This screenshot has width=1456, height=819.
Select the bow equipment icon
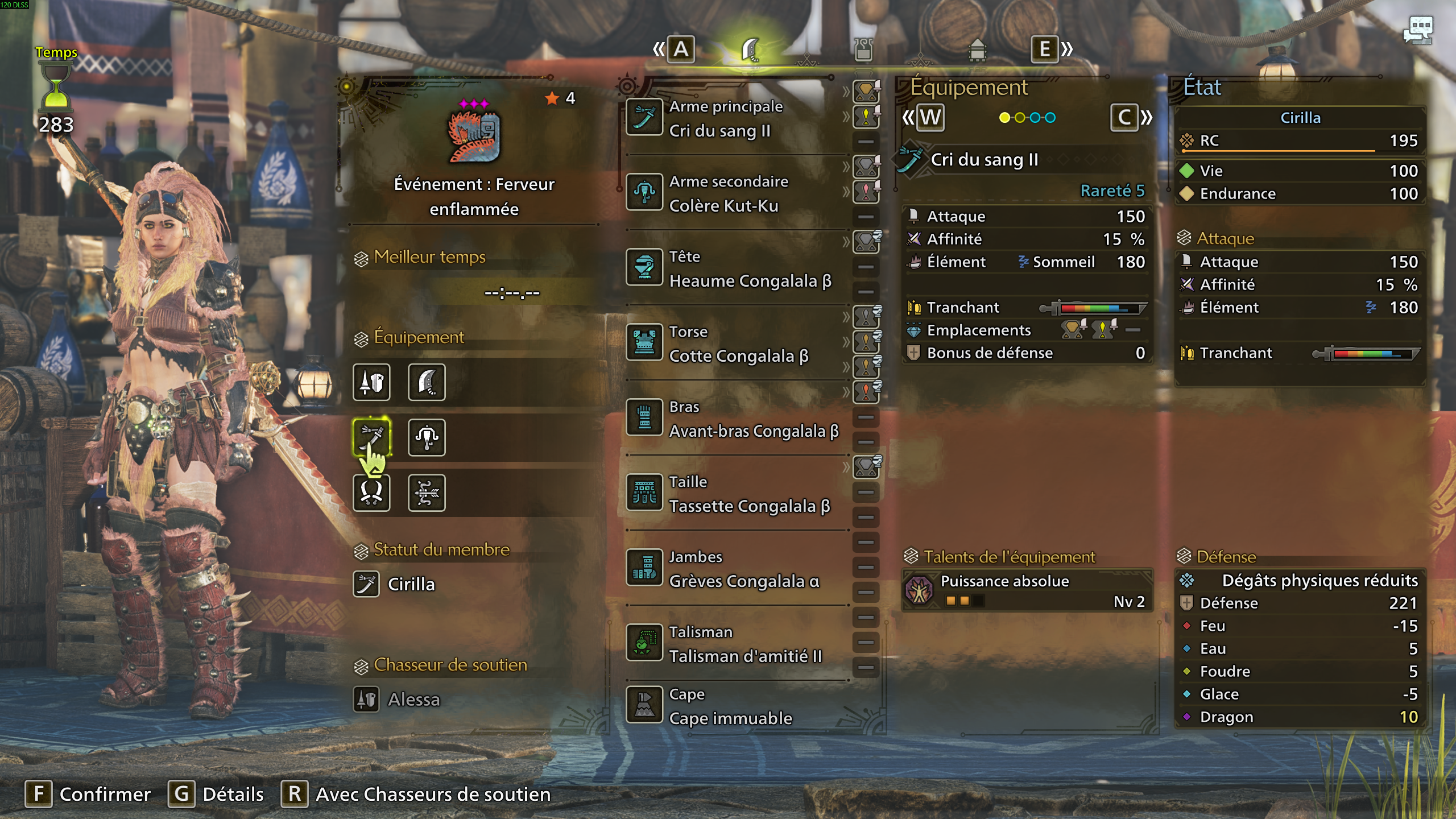point(427,494)
